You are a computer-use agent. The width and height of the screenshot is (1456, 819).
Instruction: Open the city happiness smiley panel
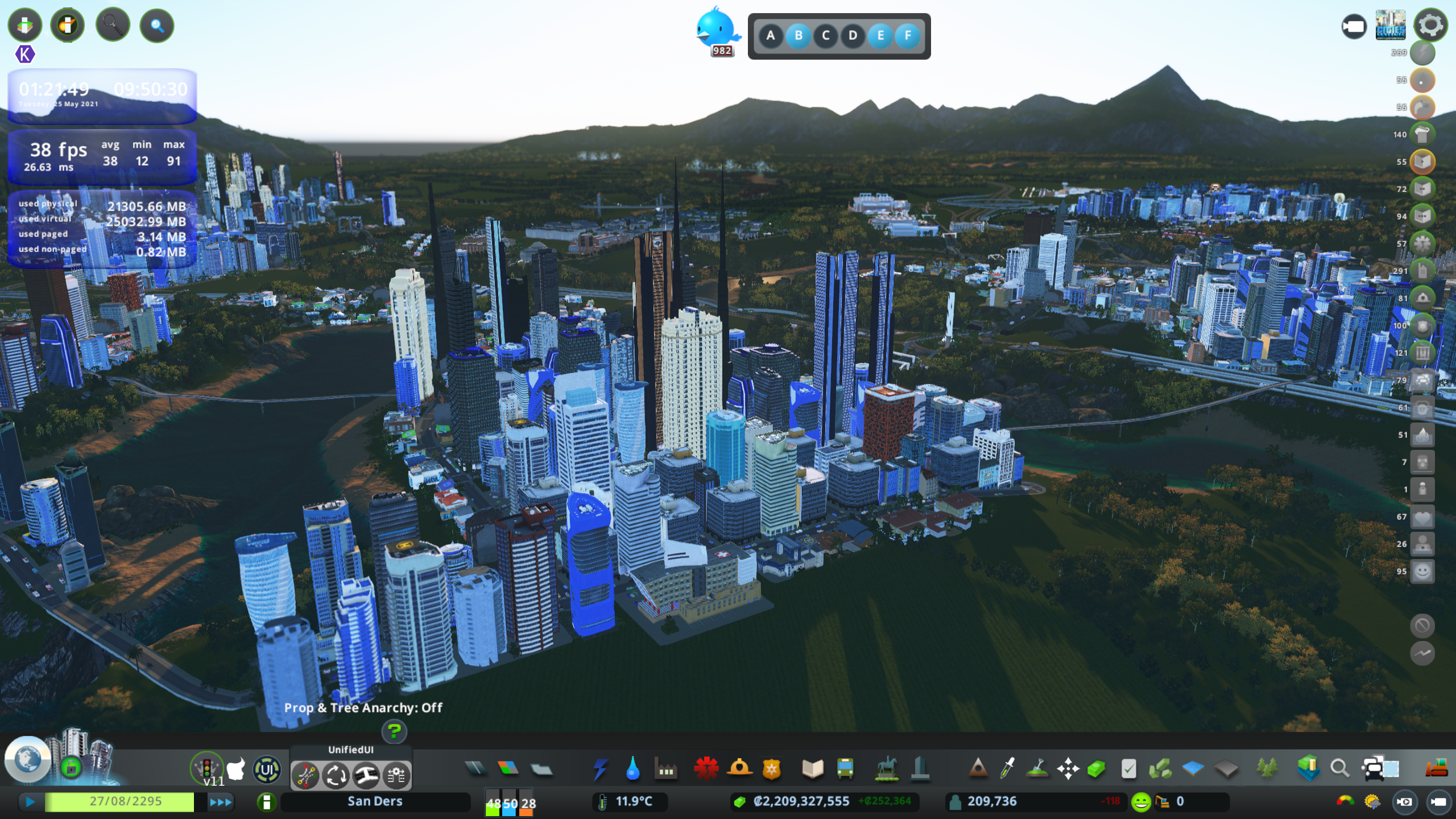tap(1140, 802)
